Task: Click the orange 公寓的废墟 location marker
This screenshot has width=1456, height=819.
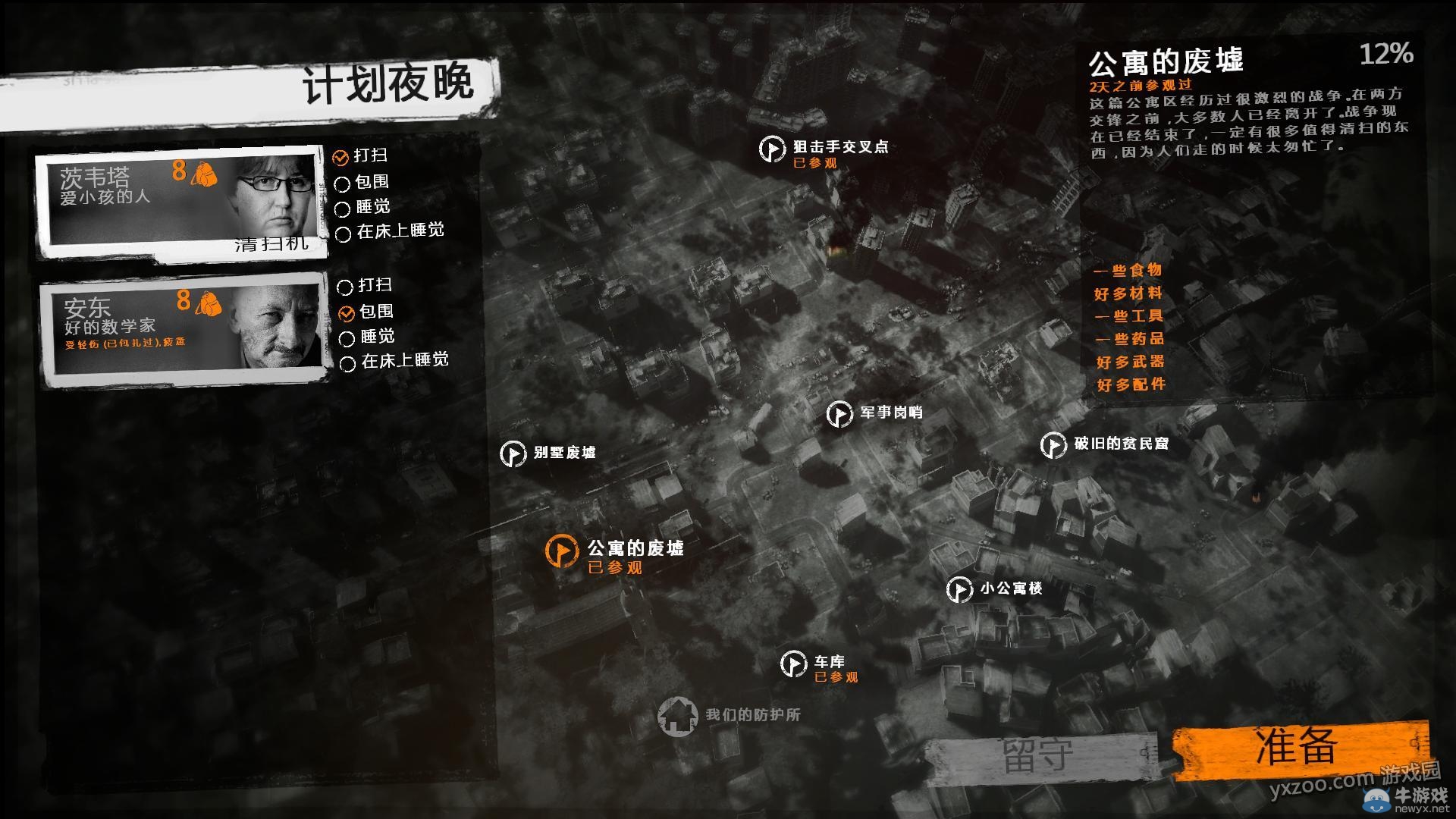Action: (561, 550)
